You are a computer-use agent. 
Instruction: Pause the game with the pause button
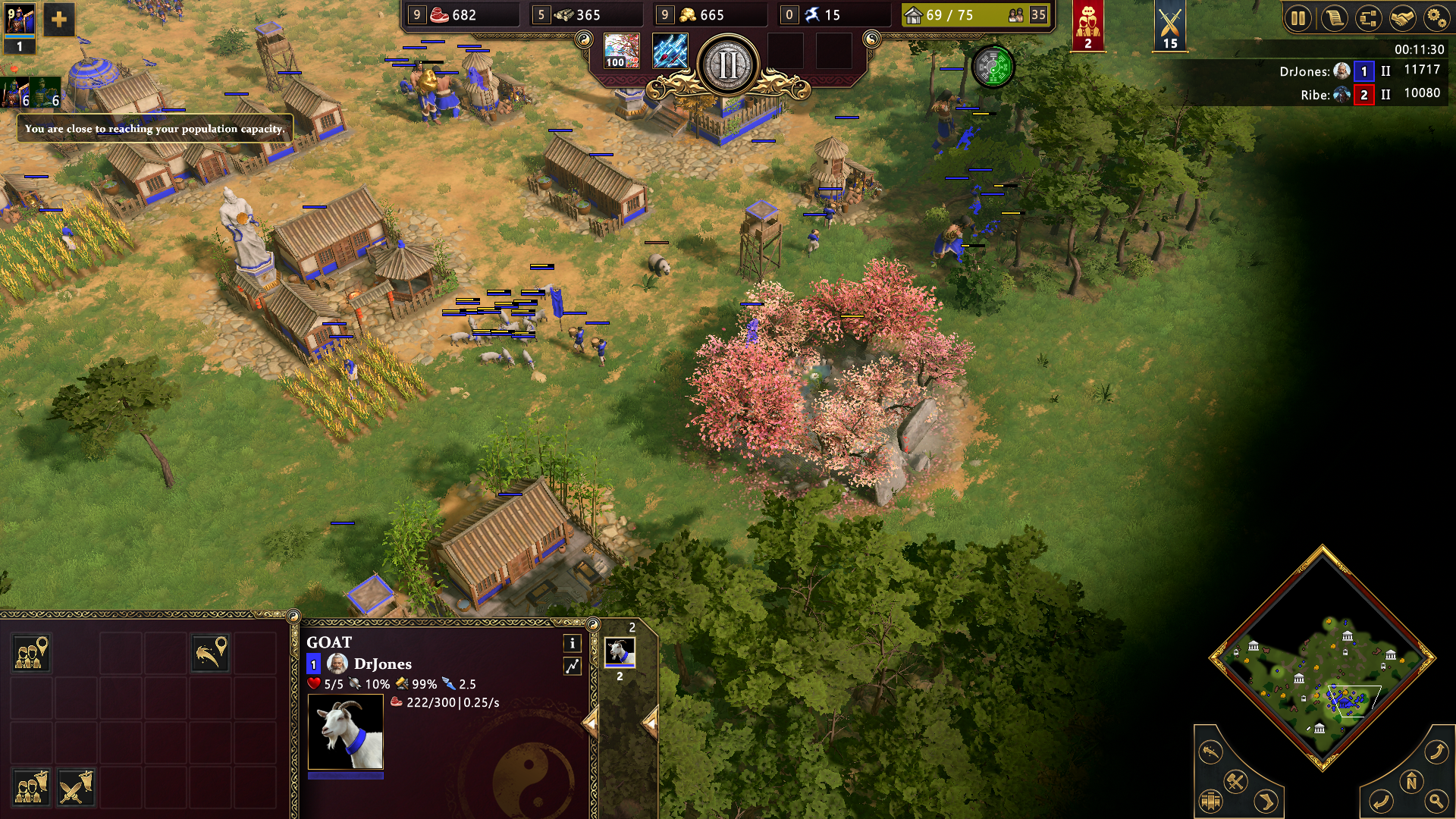tap(1298, 18)
